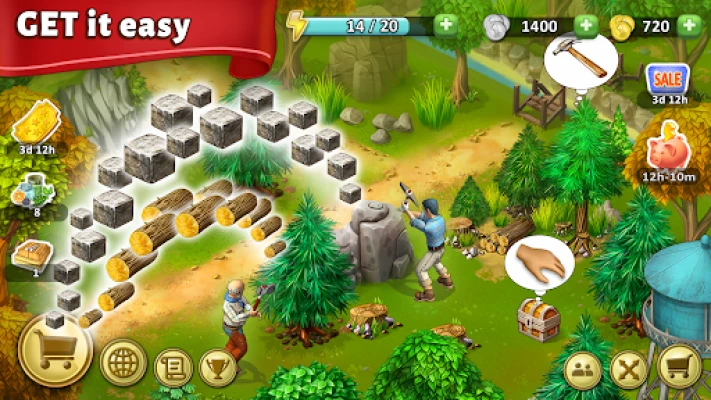711x400 pixels.
Task: Tap the hand bubble above treasure chest
Action: [539, 265]
